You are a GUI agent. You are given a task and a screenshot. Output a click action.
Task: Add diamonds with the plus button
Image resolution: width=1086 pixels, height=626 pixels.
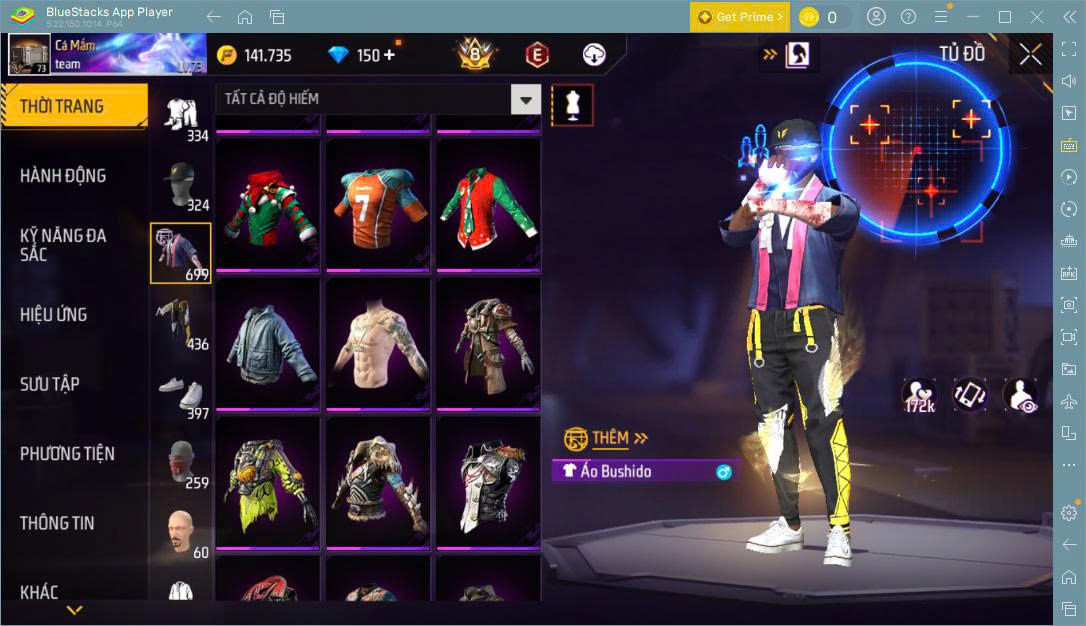[x=388, y=55]
